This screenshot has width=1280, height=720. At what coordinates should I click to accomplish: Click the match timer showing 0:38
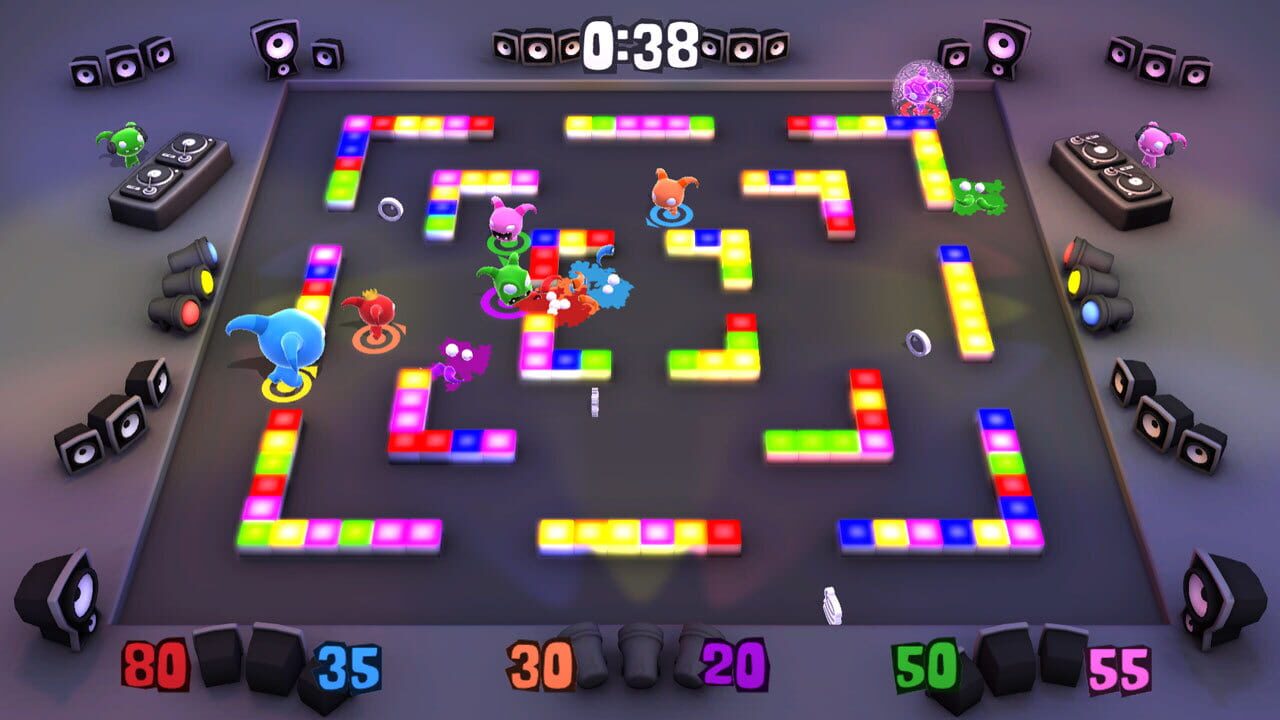[640, 40]
